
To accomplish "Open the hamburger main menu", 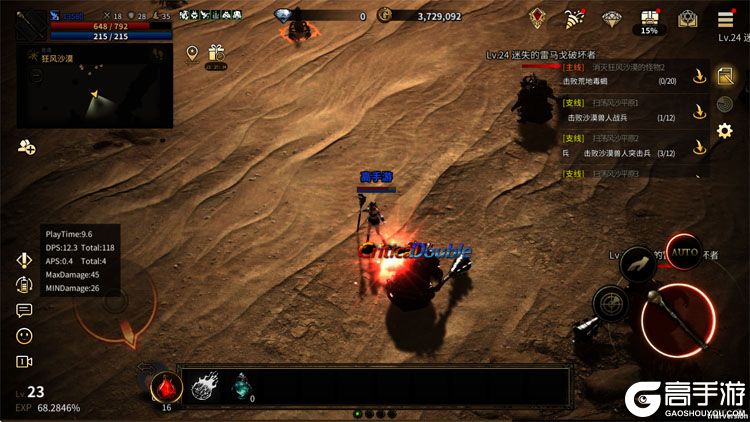I will [x=725, y=19].
